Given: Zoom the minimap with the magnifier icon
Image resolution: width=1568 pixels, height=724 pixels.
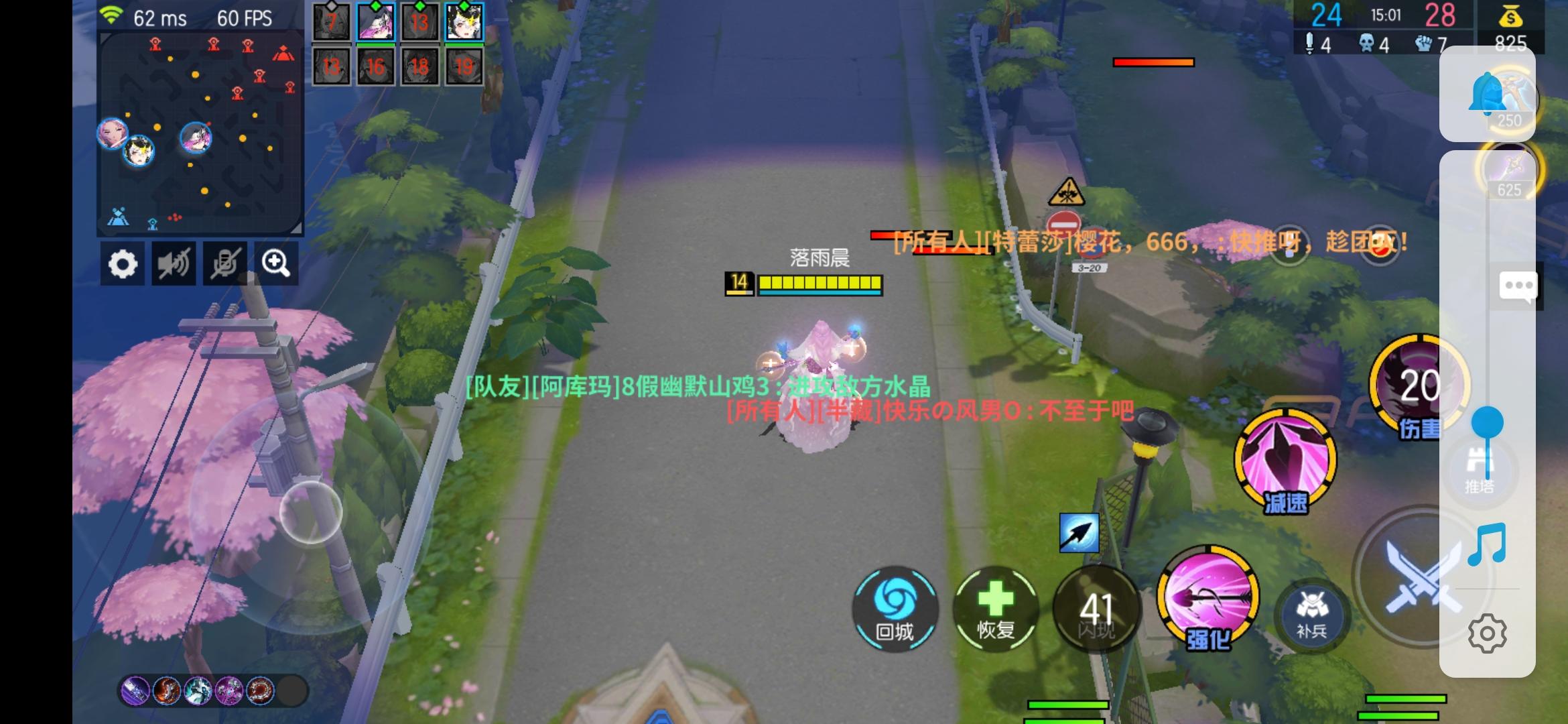Looking at the screenshot, I should point(276,263).
